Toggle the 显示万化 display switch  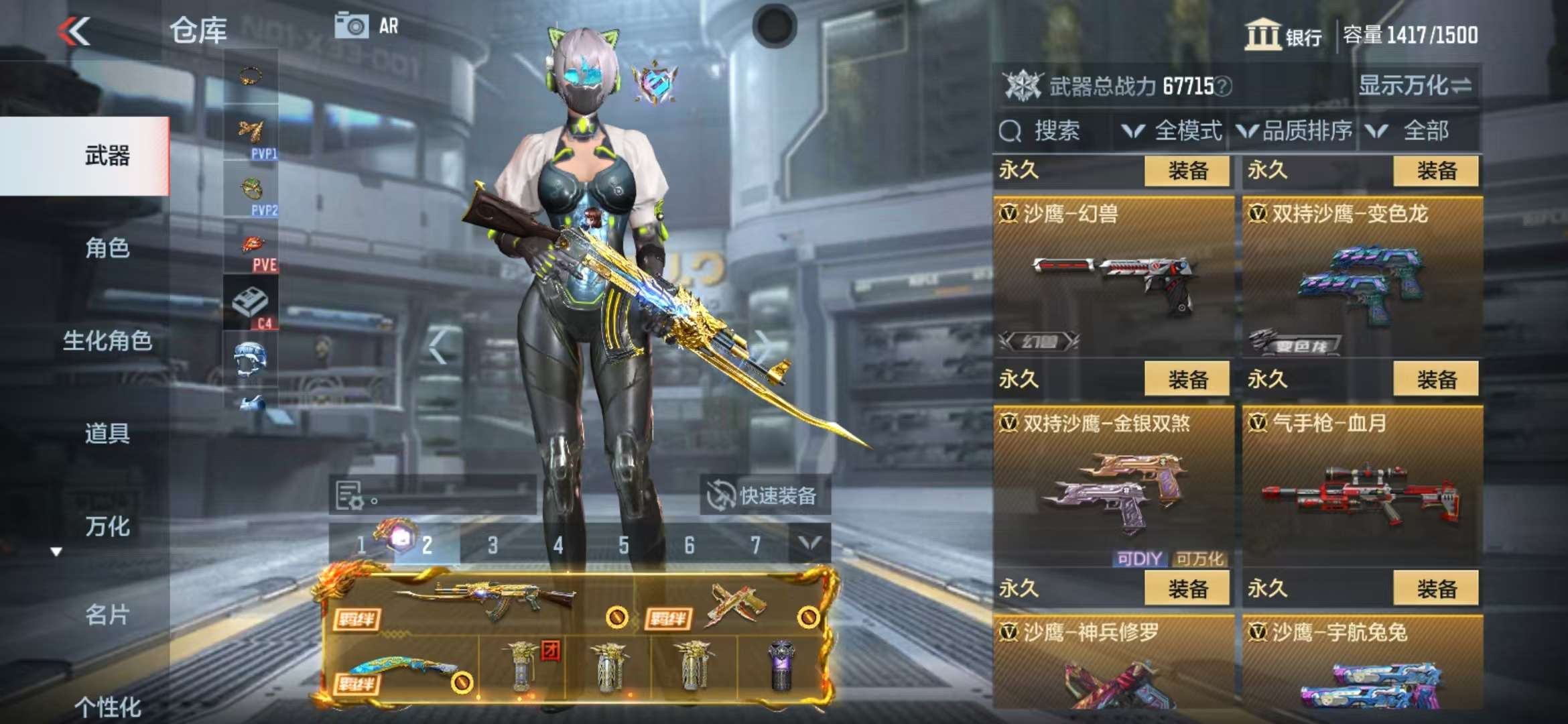pyautogui.click(x=1415, y=86)
